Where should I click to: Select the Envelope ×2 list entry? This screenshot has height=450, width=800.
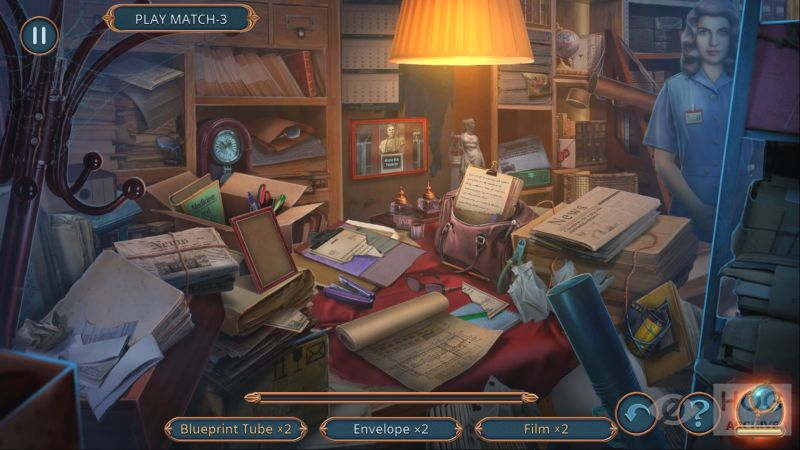[391, 429]
